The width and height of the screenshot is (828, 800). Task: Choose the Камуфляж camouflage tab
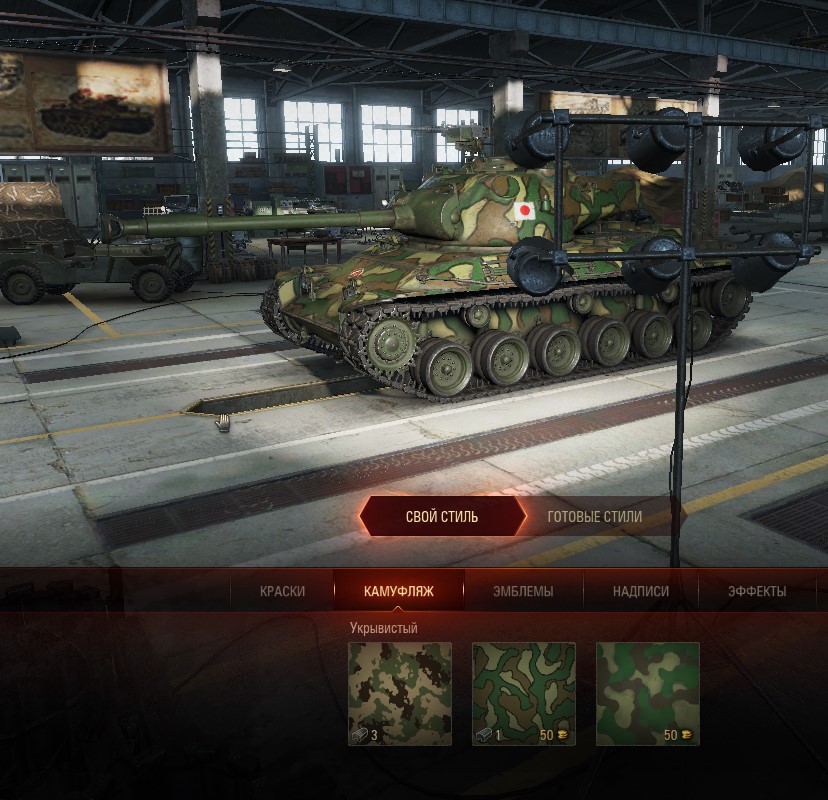[399, 591]
